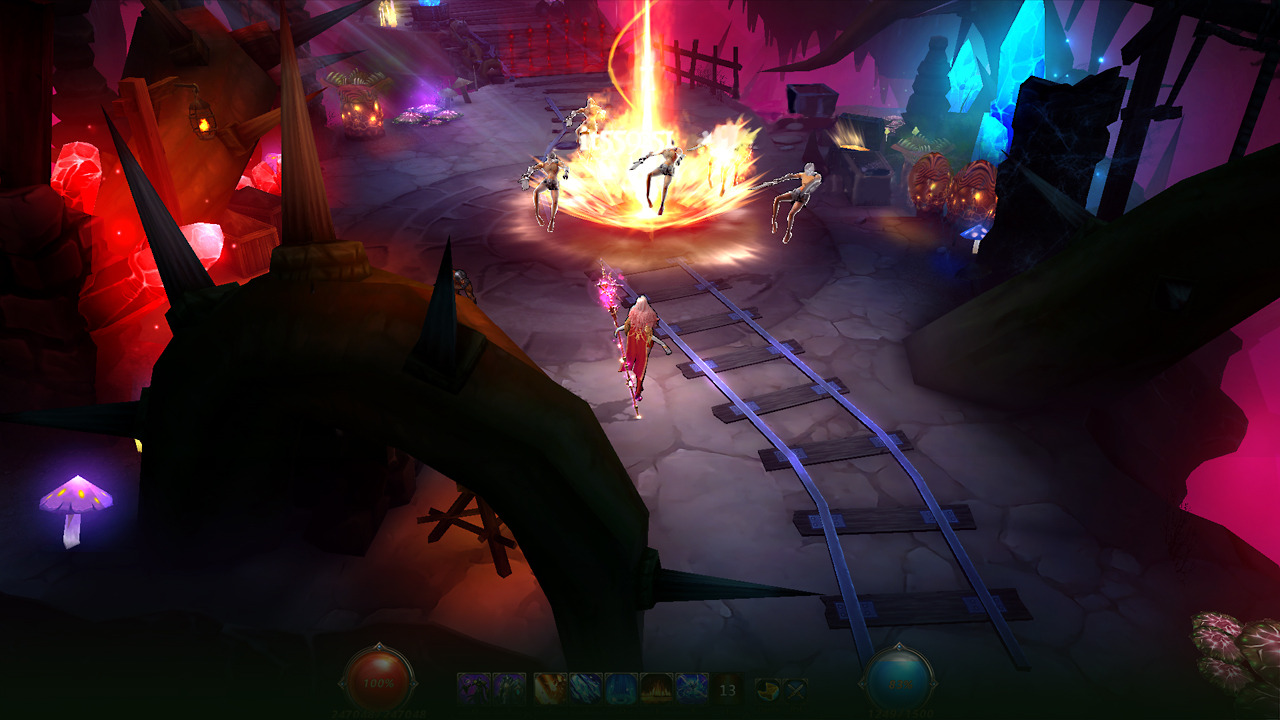
Task: Use the blue water curtain skill
Action: 621,688
